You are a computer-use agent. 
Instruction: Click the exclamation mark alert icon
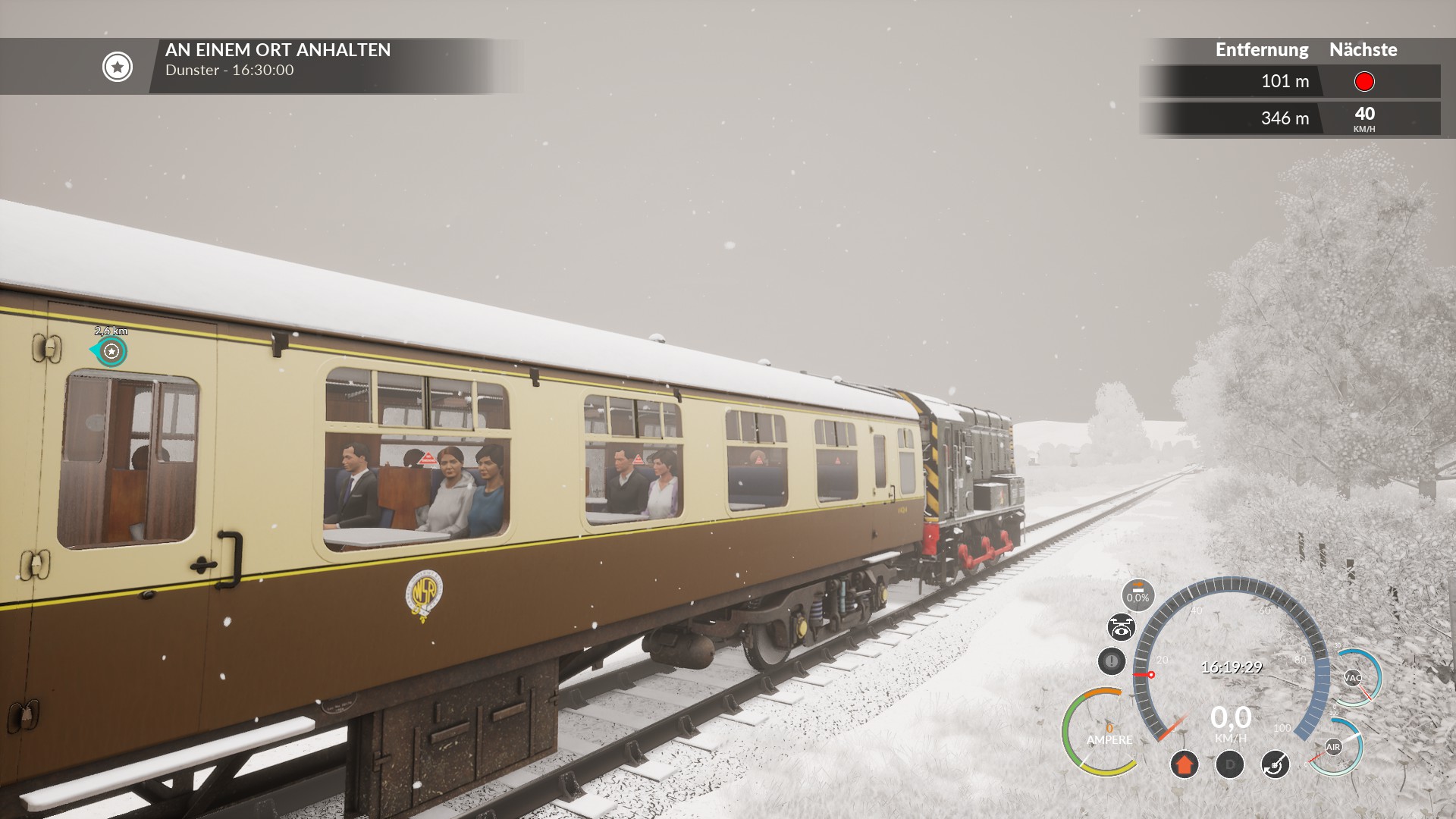pos(1111,661)
